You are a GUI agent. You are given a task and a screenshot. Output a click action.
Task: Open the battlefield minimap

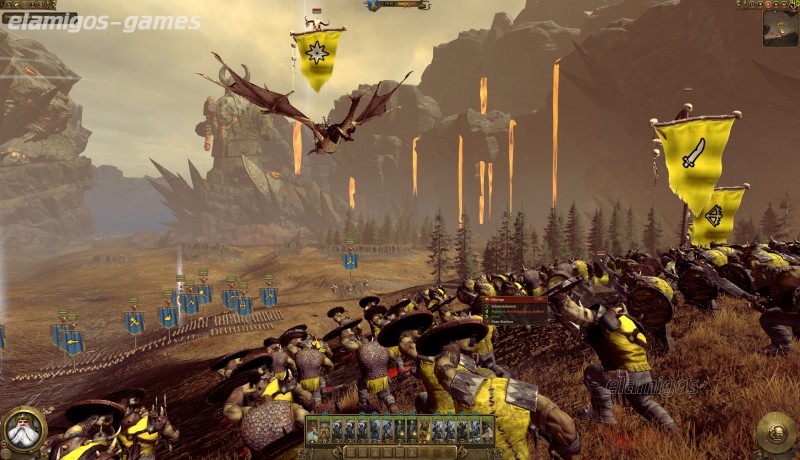point(780,28)
